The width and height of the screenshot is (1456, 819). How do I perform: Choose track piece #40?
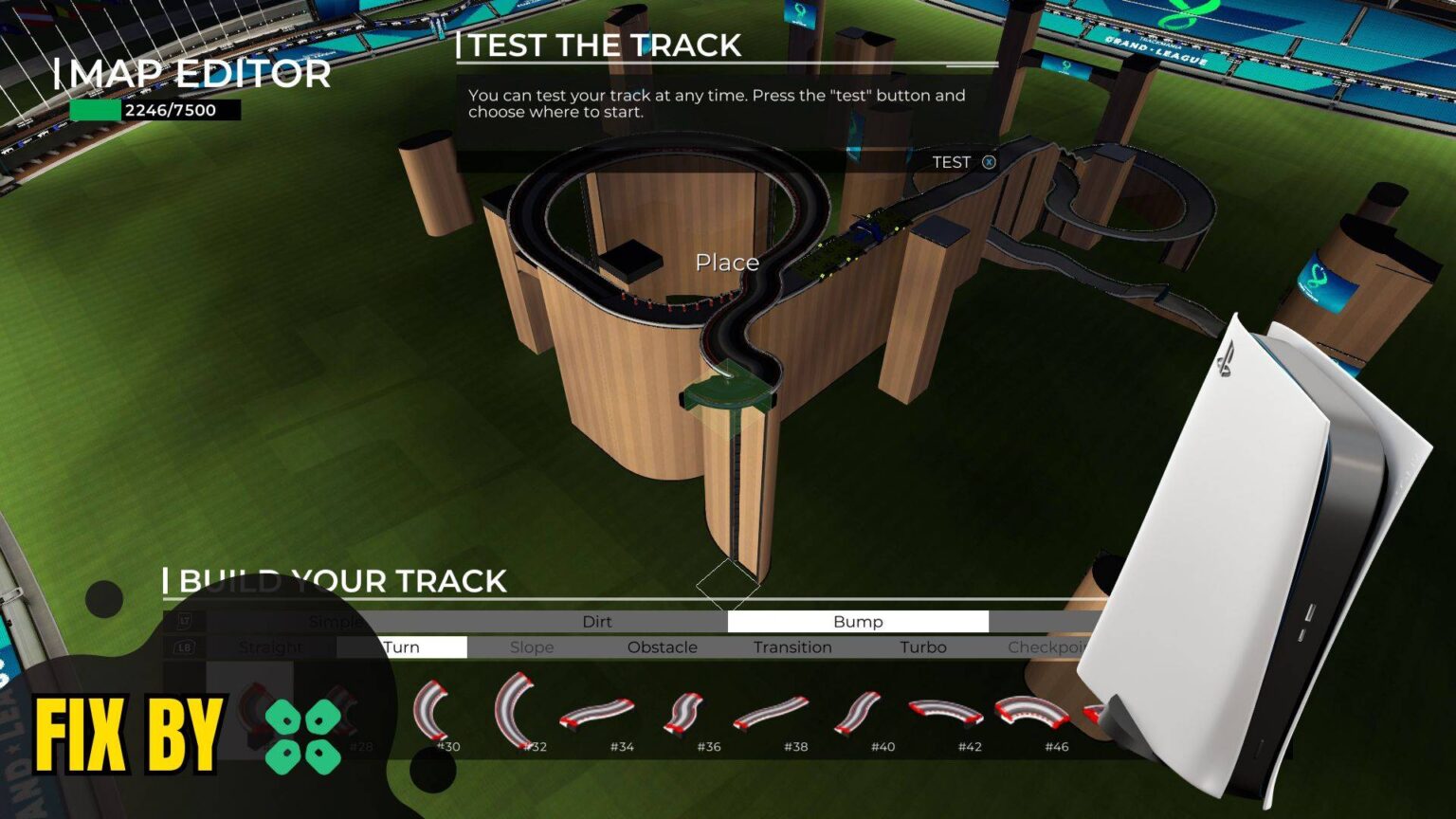(858, 713)
